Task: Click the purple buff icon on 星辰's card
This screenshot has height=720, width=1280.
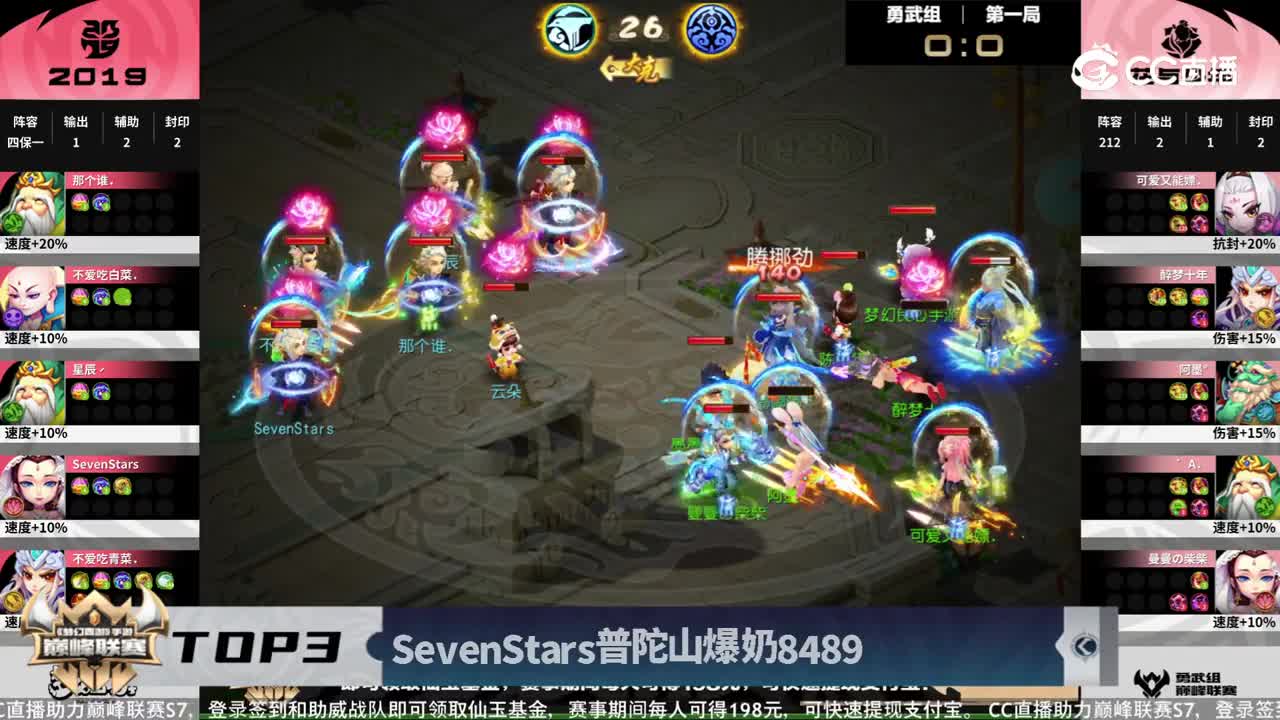Action: pyautogui.click(x=100, y=388)
